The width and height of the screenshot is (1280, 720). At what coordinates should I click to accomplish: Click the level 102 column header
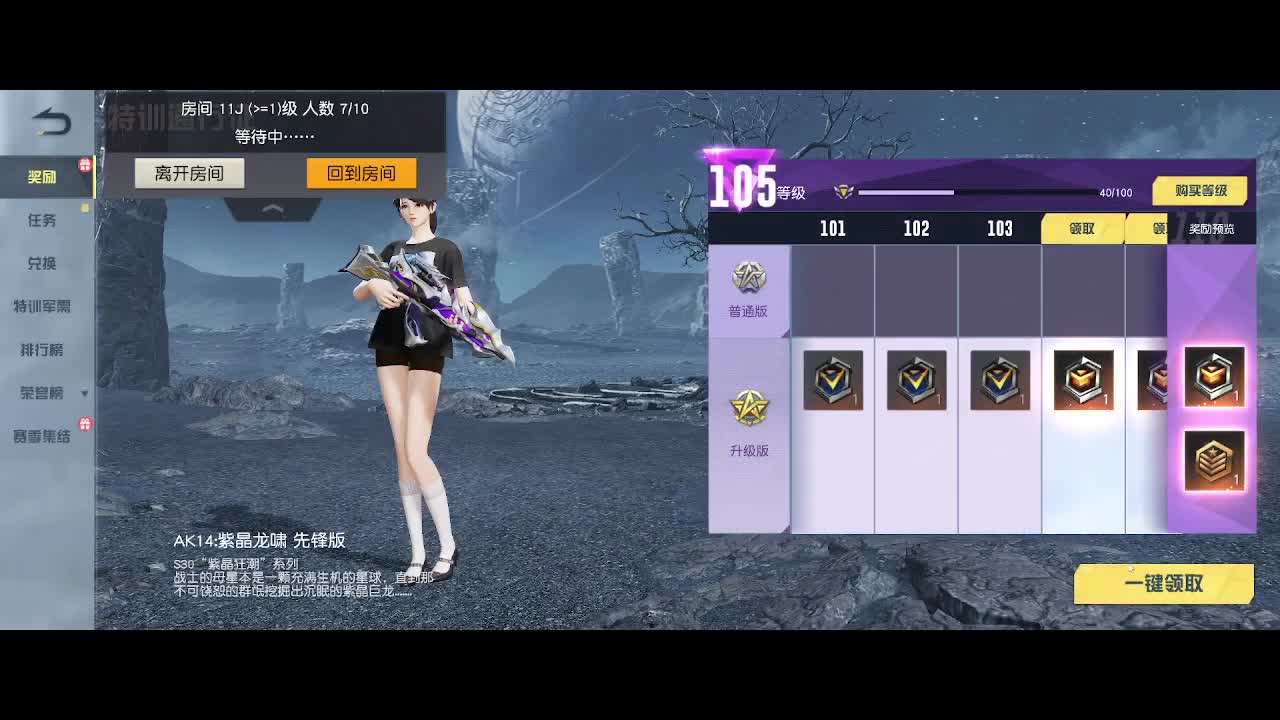(916, 228)
